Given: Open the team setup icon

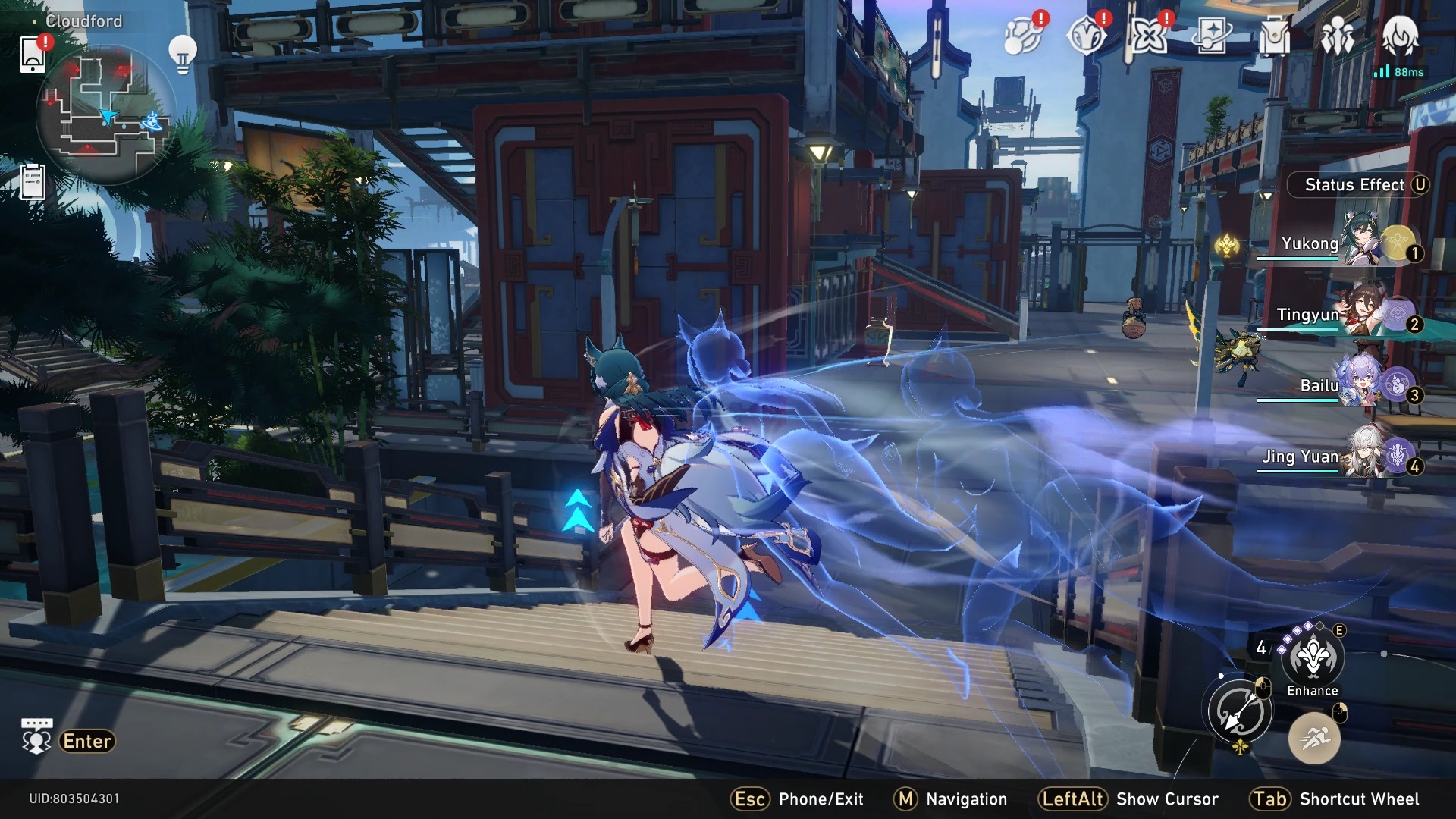Looking at the screenshot, I should [x=1337, y=35].
